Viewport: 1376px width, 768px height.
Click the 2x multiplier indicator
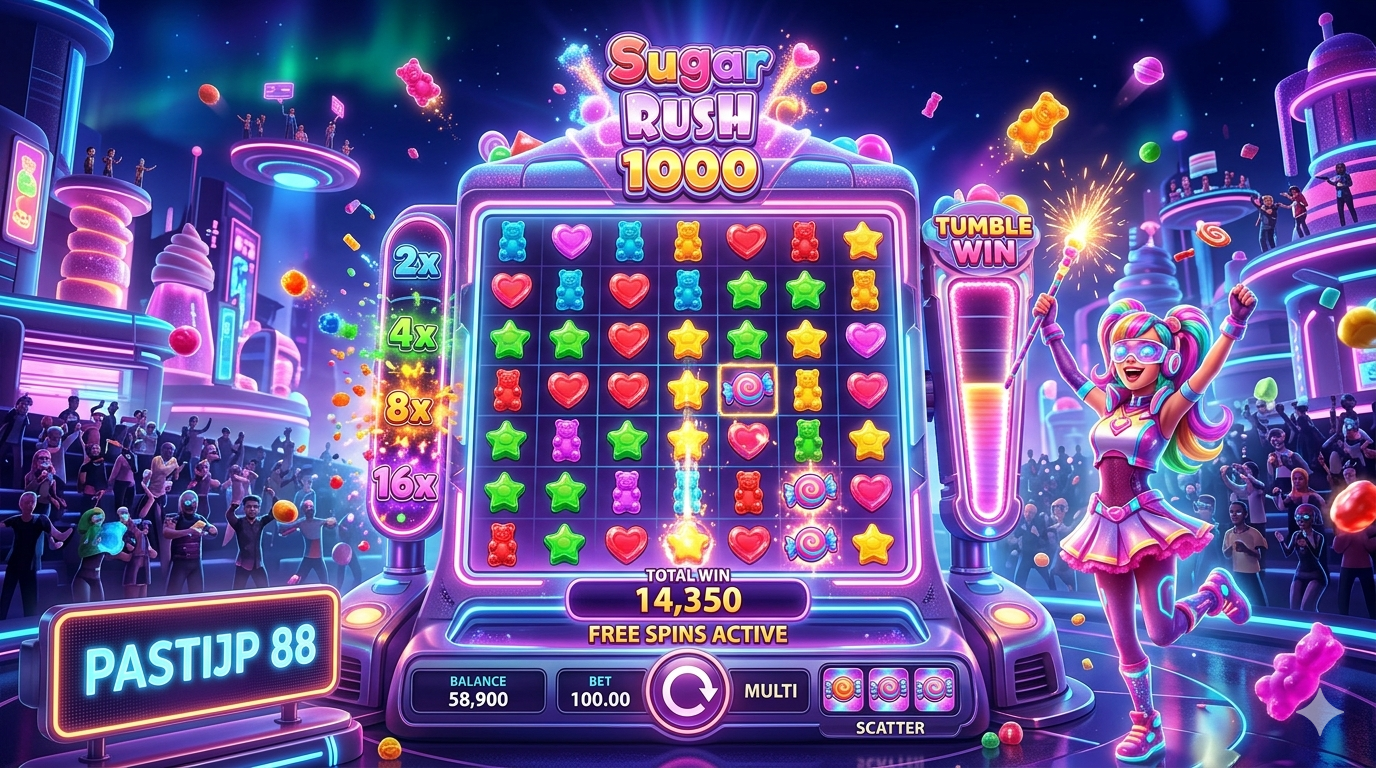click(x=414, y=263)
